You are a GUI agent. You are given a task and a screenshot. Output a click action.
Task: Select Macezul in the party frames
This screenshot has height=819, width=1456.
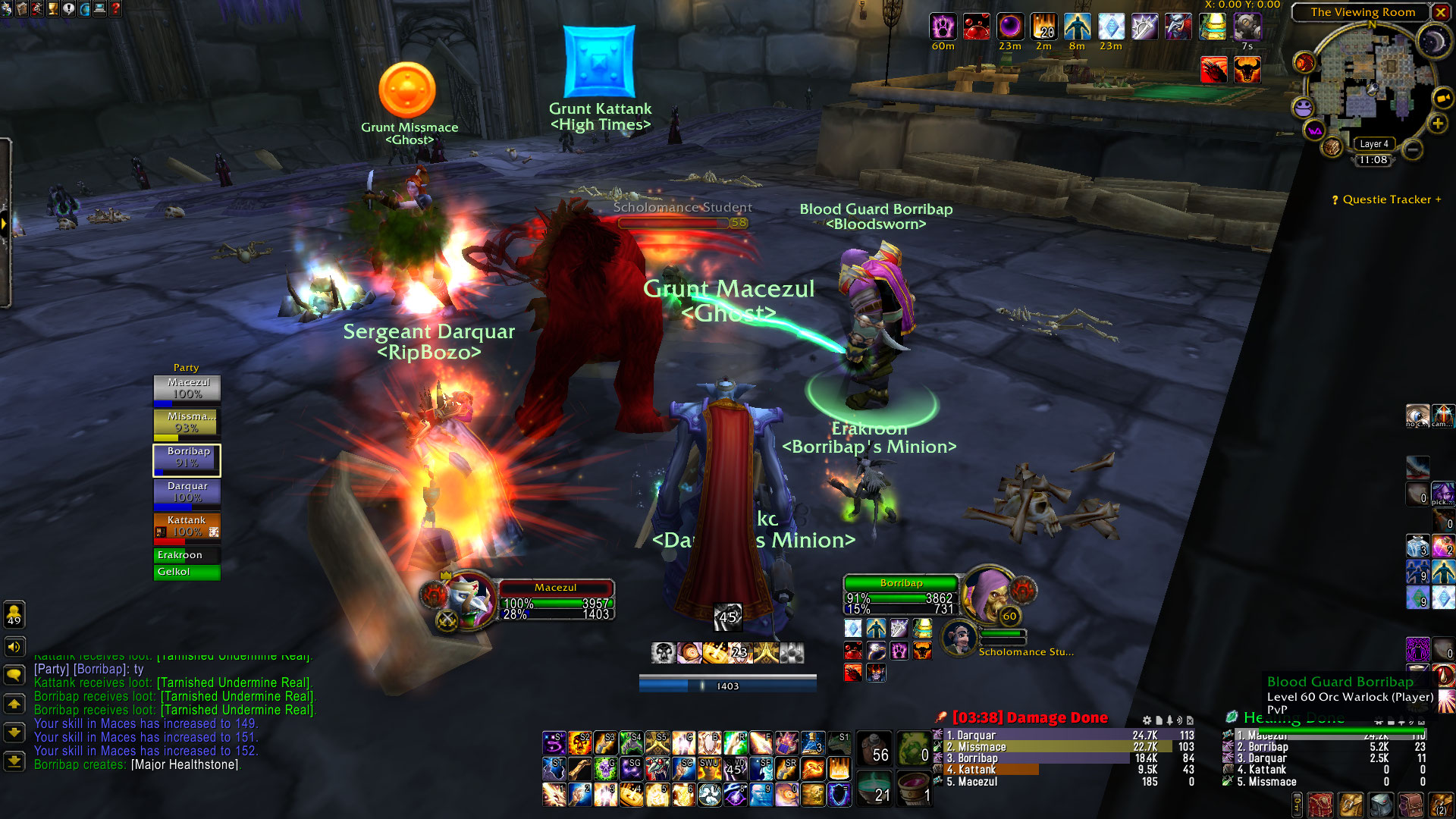coord(187,389)
